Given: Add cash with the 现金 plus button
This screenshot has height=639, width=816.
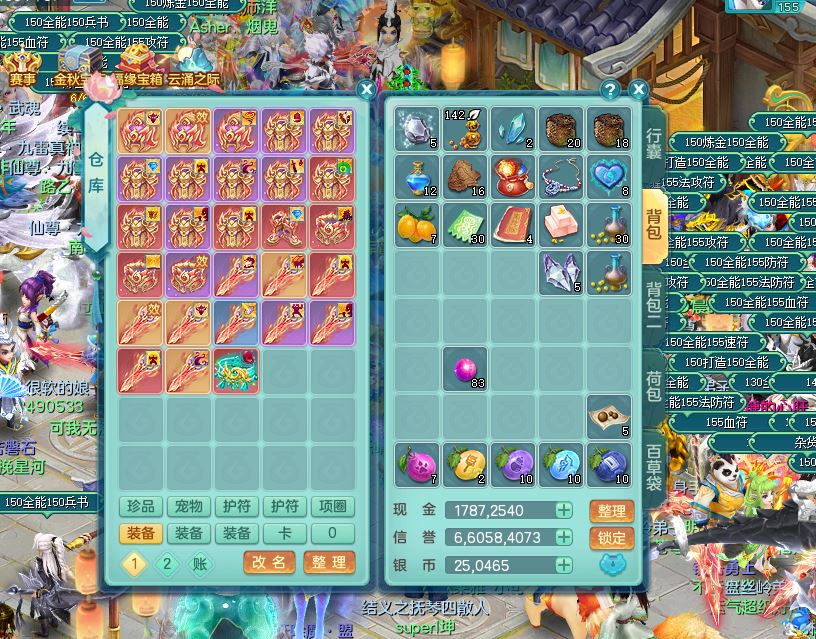Looking at the screenshot, I should 564,510.
